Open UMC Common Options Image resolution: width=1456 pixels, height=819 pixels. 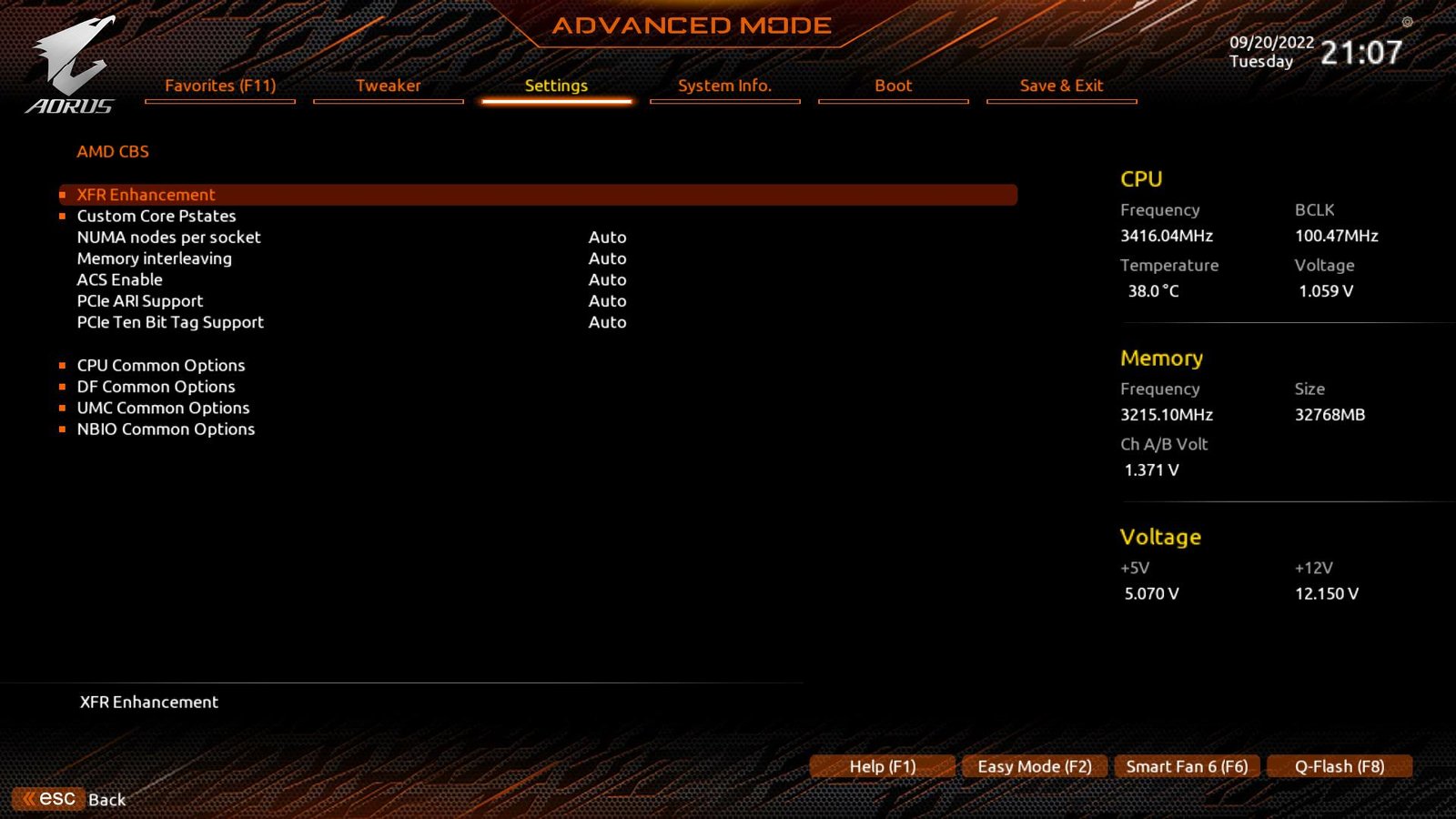pyautogui.click(x=164, y=408)
